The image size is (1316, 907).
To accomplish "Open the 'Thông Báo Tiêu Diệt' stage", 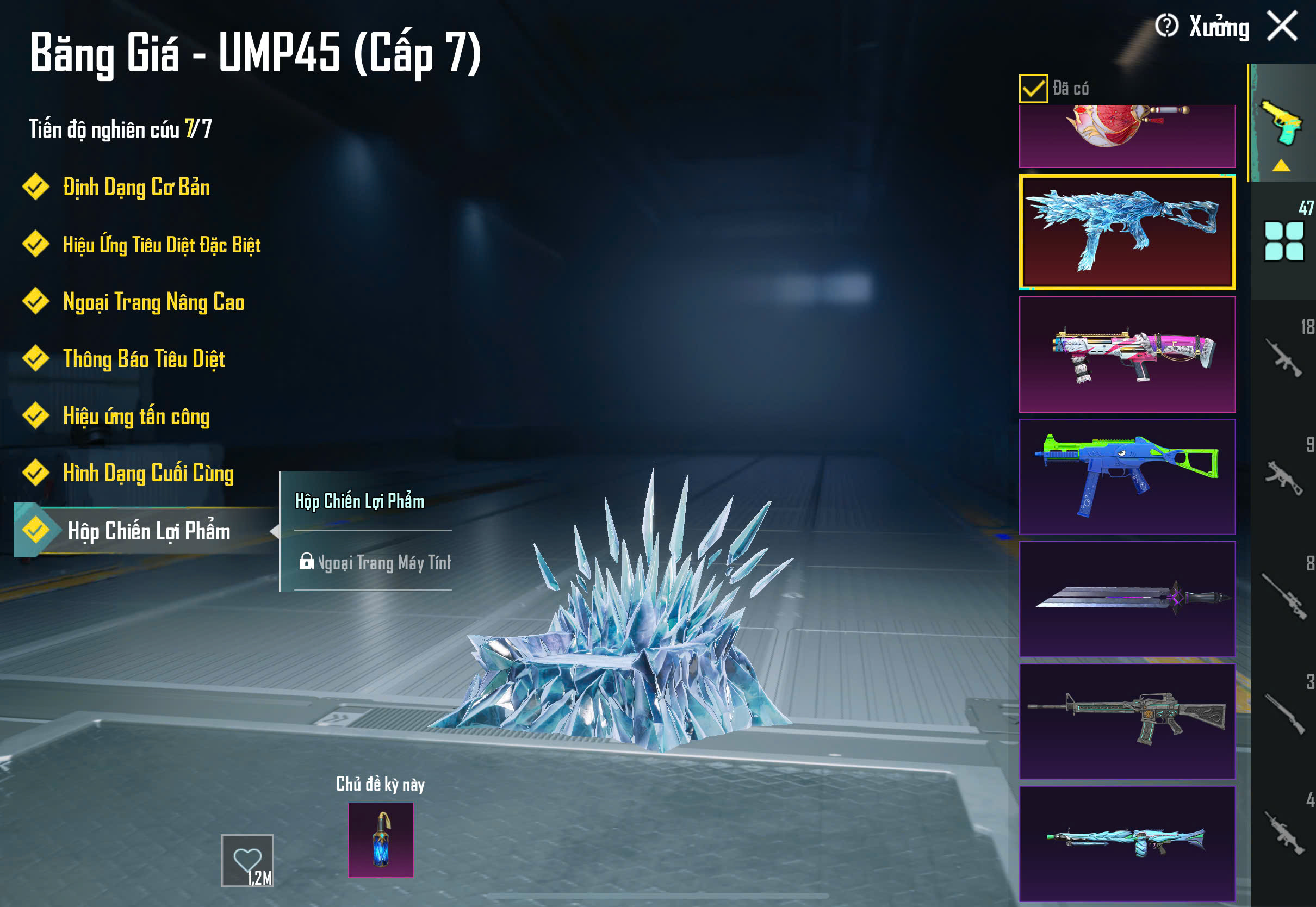I will pos(144,359).
